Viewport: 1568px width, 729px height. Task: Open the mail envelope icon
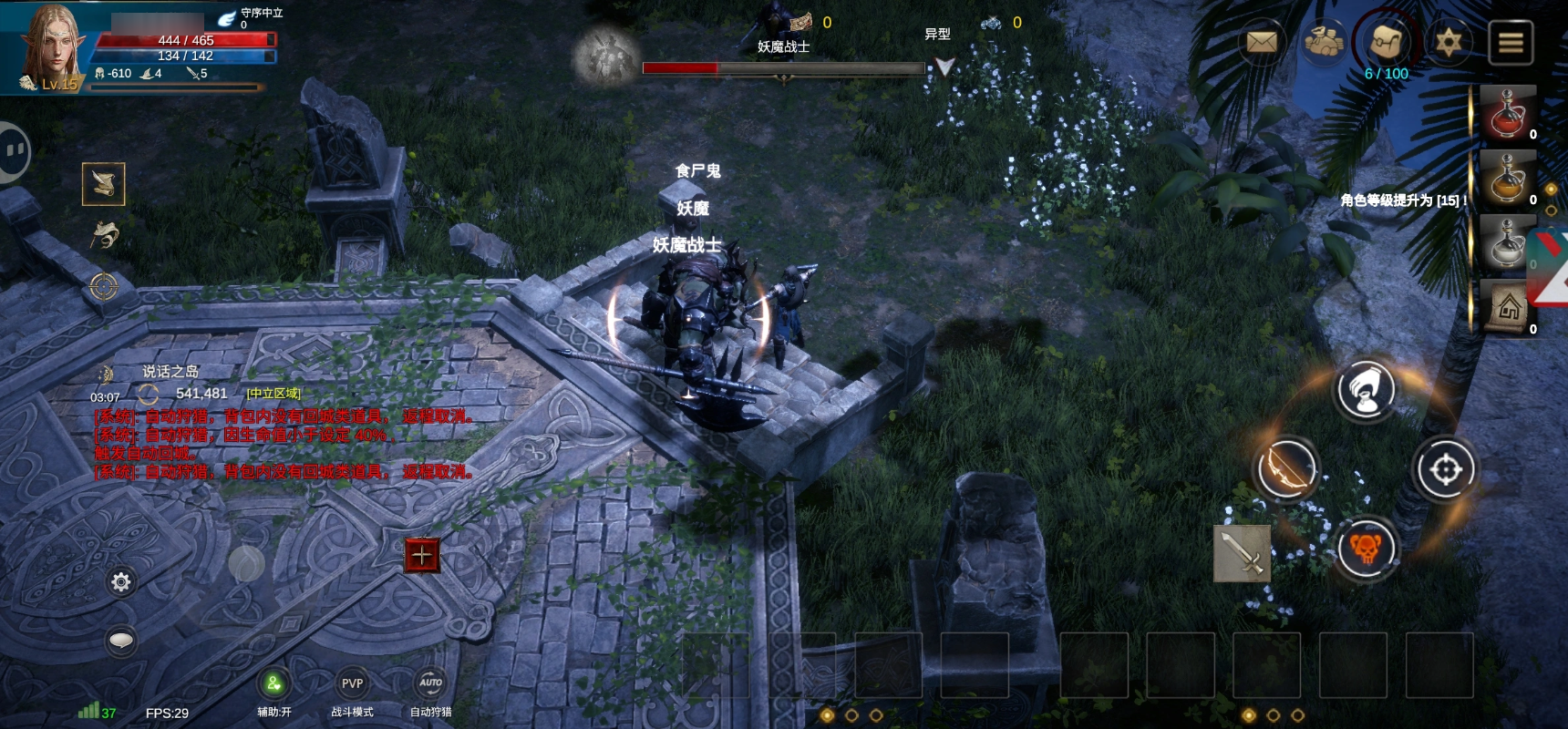1262,42
